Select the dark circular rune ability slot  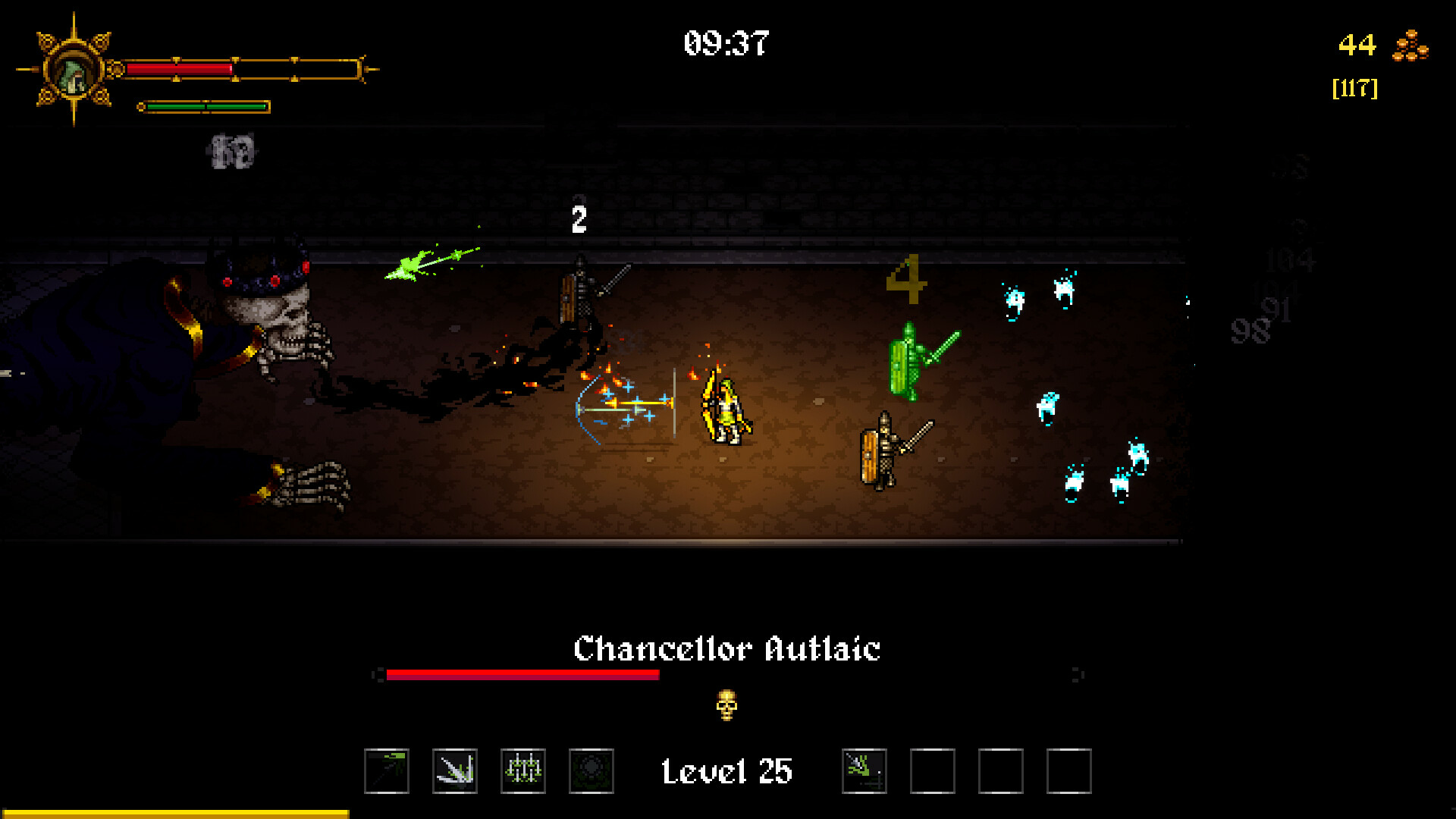(591, 771)
